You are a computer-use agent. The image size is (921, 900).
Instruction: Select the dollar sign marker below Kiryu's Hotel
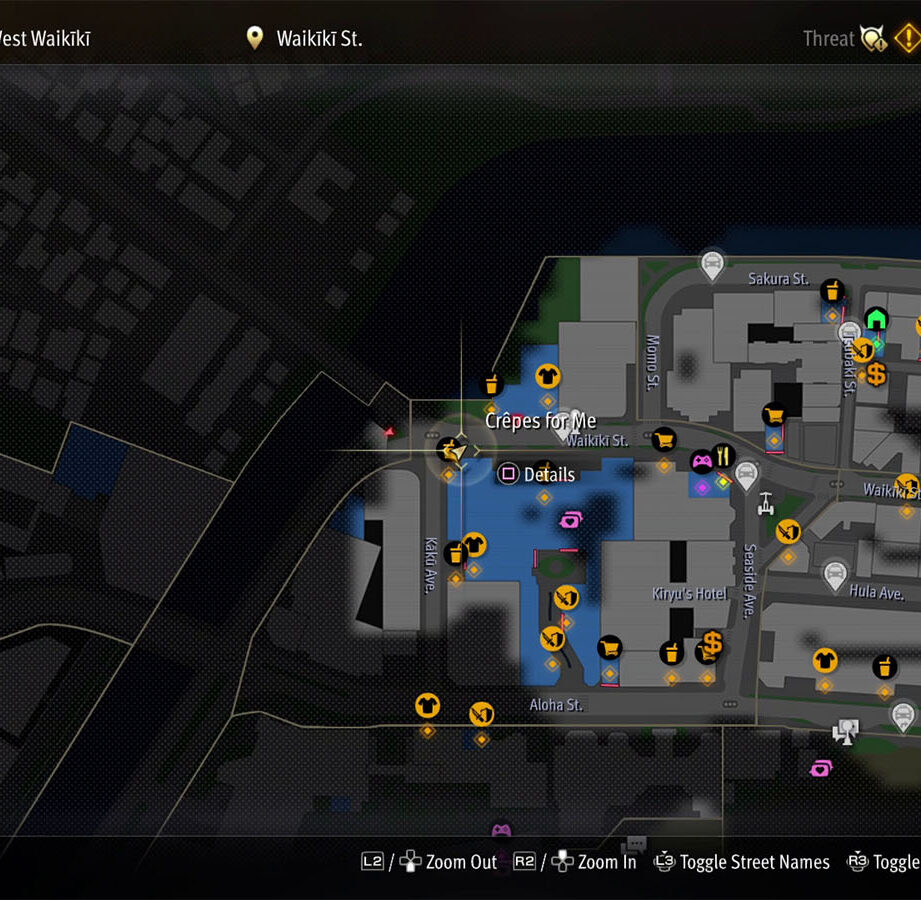[712, 643]
